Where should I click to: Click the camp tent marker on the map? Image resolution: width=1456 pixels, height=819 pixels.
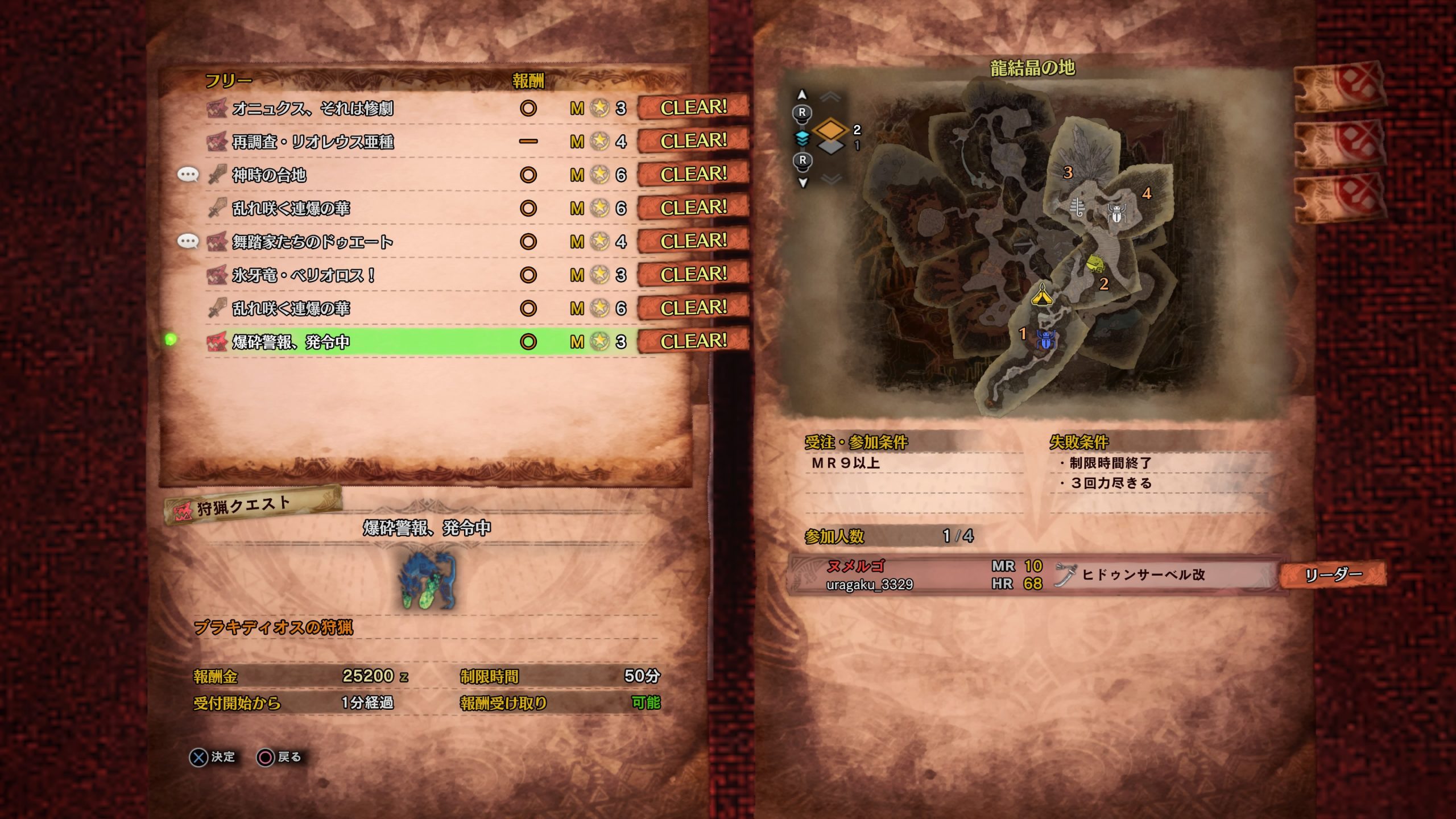[x=1042, y=295]
